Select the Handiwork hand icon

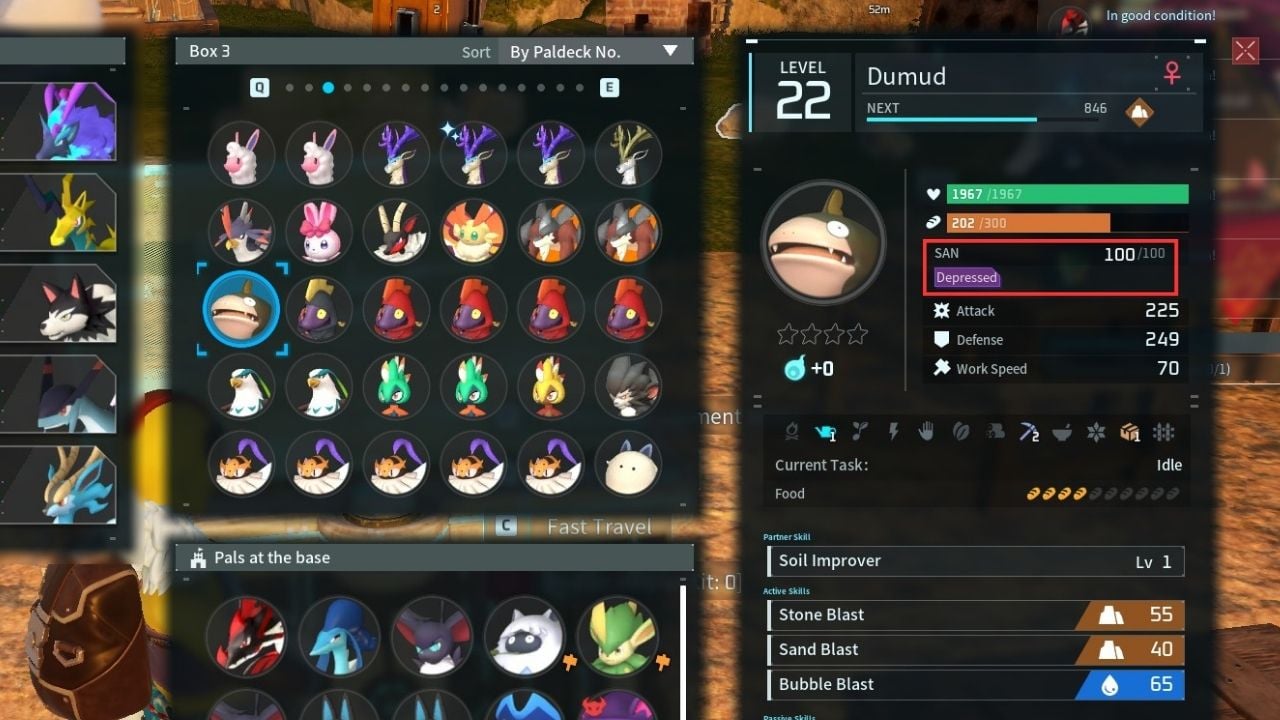[x=927, y=433]
